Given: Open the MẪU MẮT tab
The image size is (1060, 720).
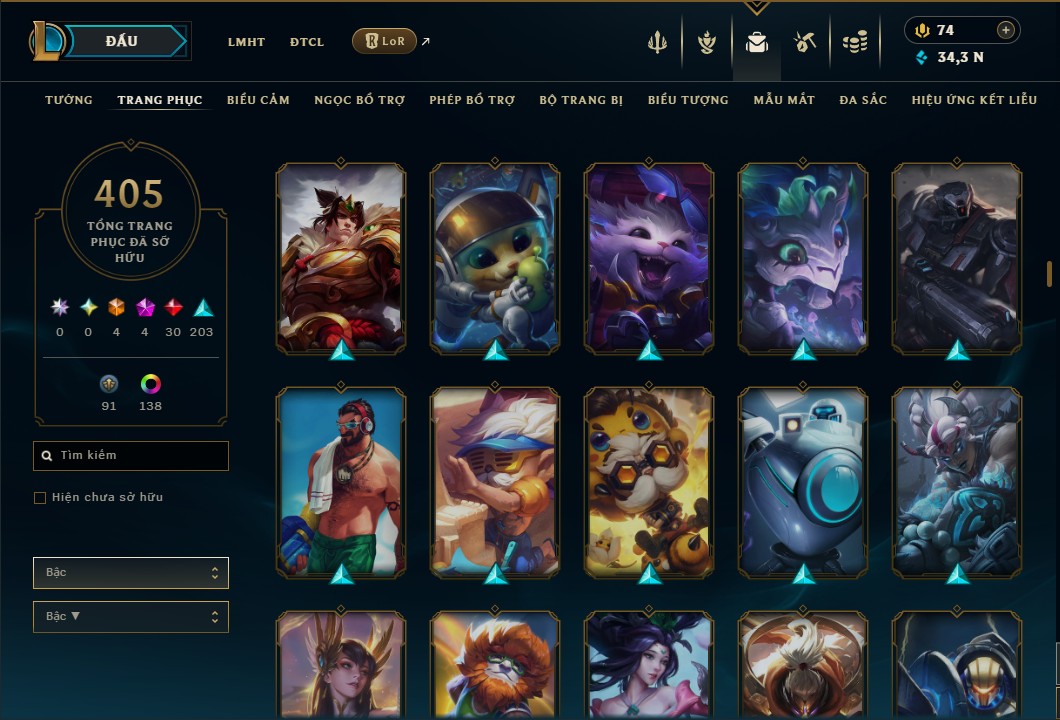Looking at the screenshot, I should click(784, 100).
